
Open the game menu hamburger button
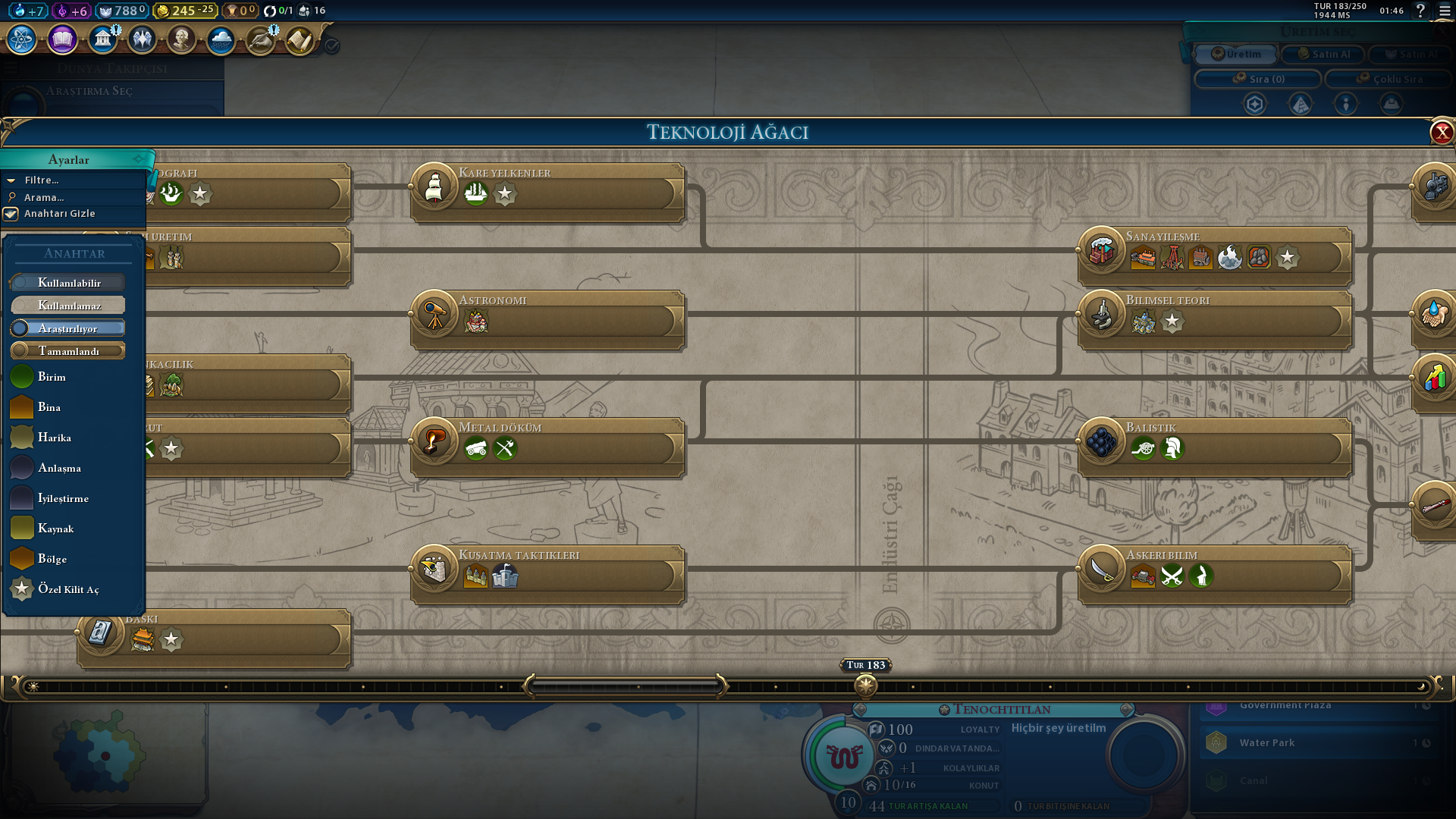[1445, 11]
